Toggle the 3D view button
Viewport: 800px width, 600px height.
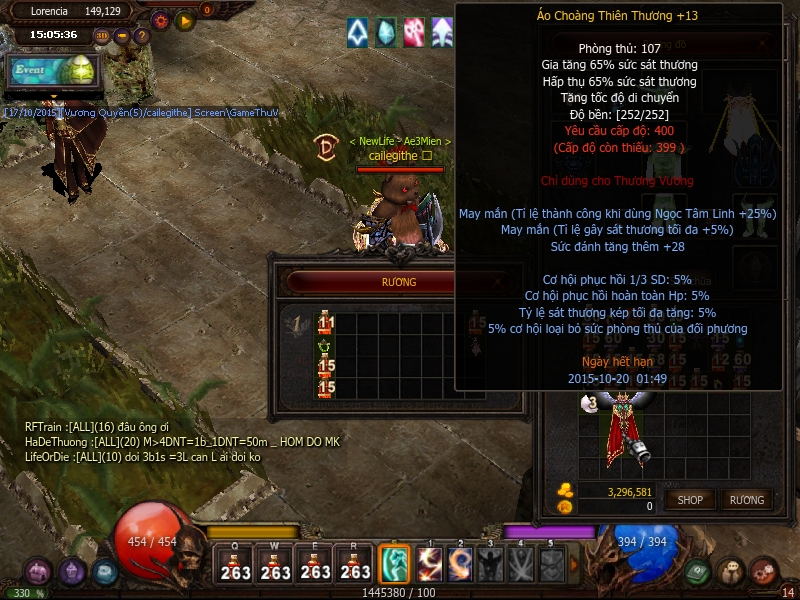click(x=102, y=36)
